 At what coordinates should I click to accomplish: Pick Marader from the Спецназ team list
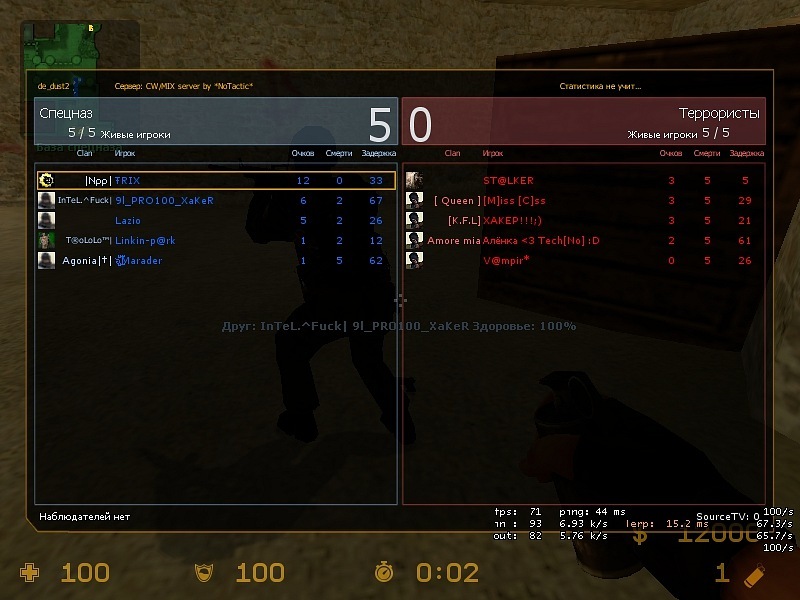pyautogui.click(x=215, y=260)
